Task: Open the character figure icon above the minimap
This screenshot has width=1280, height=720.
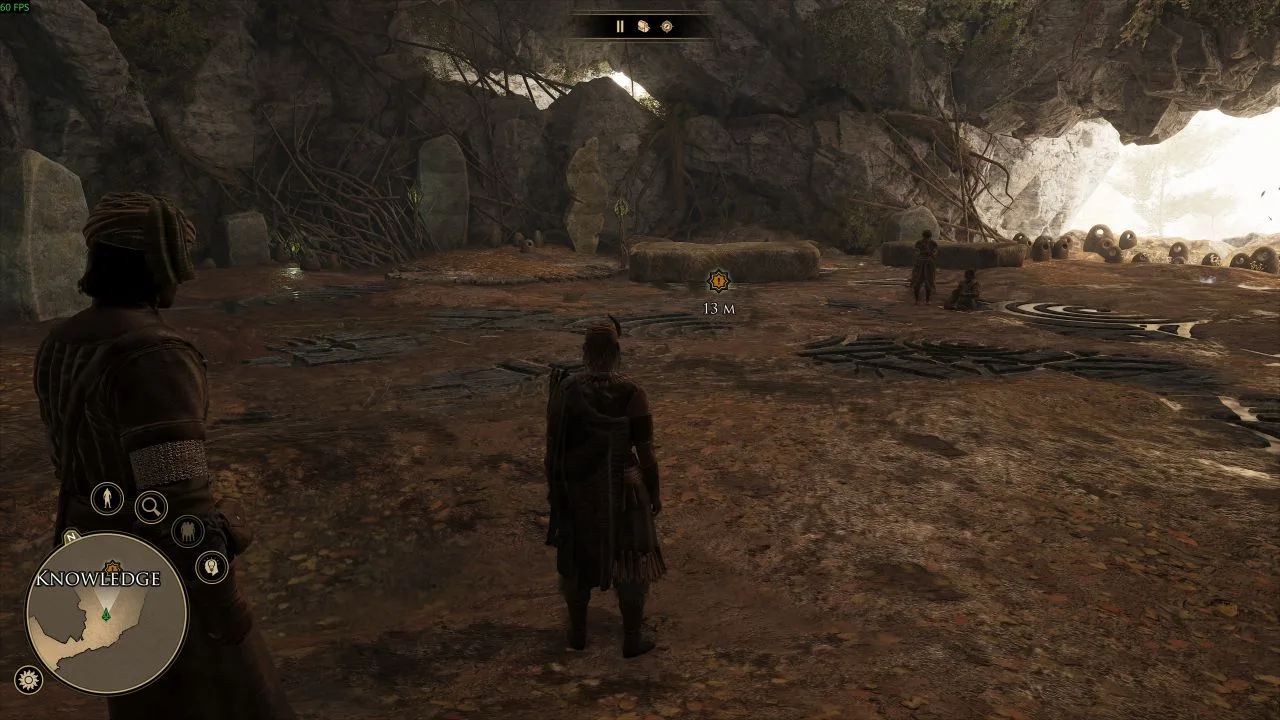Action: 107,498
